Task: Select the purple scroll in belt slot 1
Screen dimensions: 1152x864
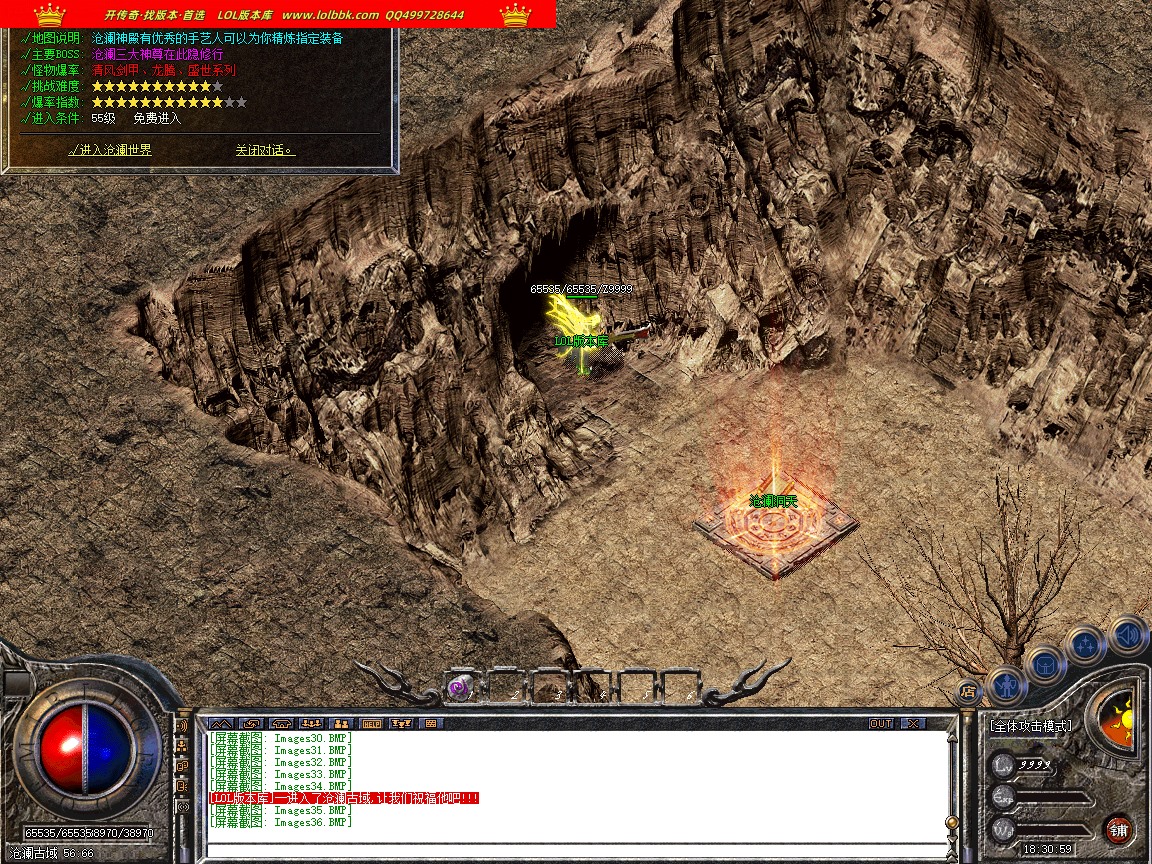Action: pyautogui.click(x=460, y=686)
